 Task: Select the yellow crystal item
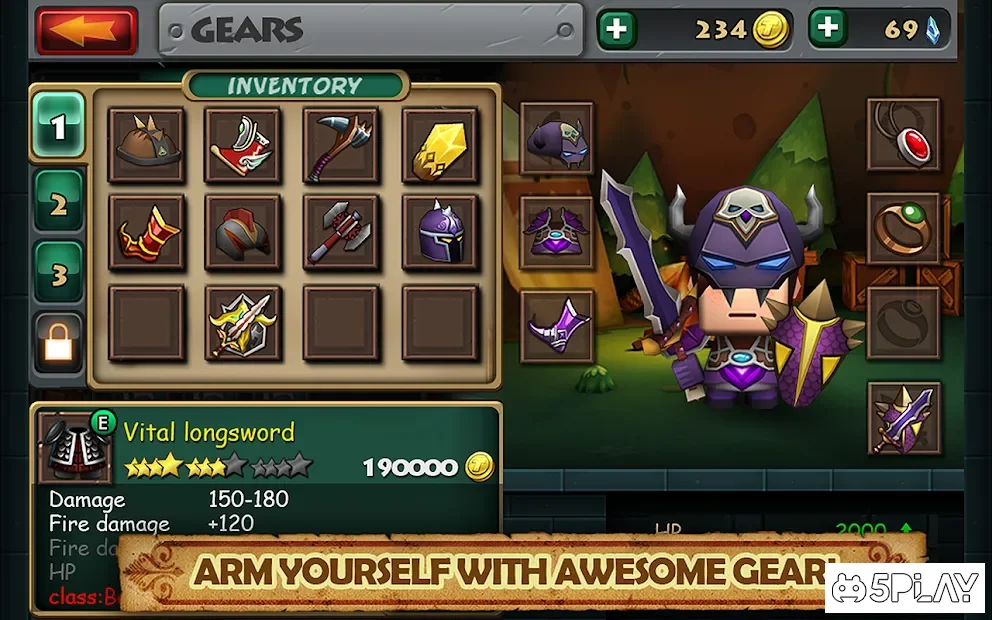pyautogui.click(x=439, y=145)
